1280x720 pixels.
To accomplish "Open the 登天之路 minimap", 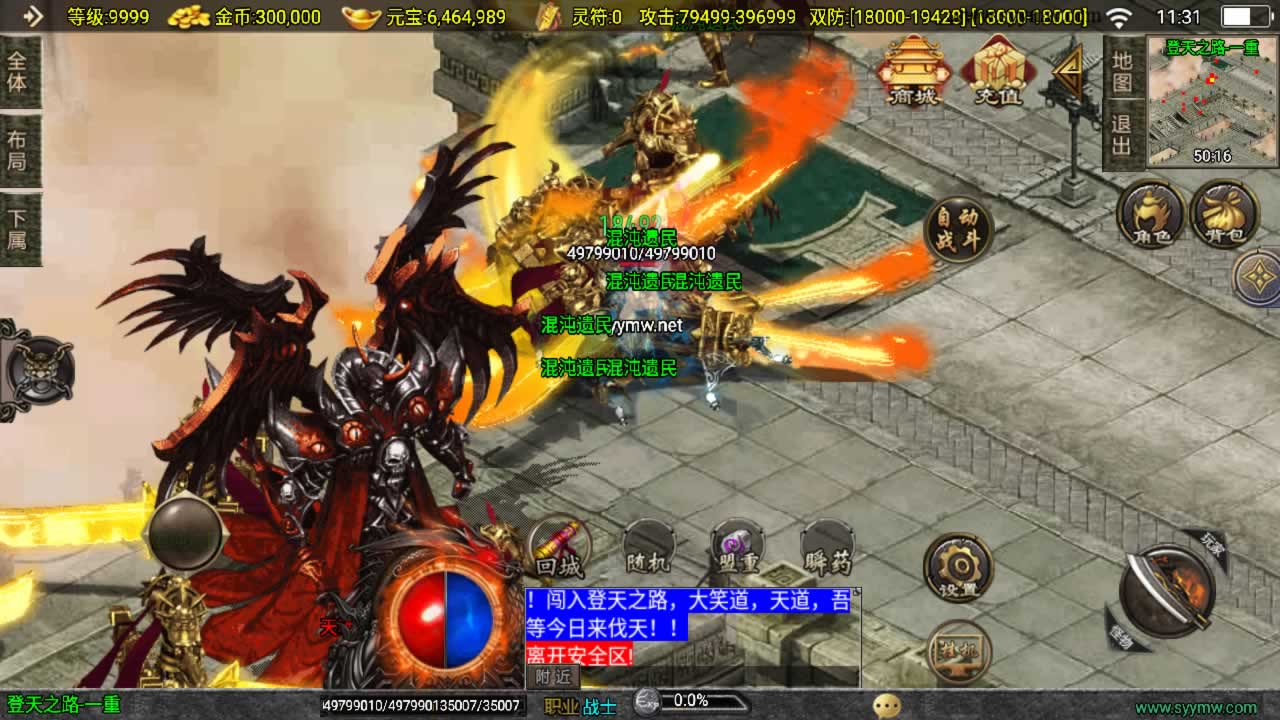I will (x=1212, y=102).
